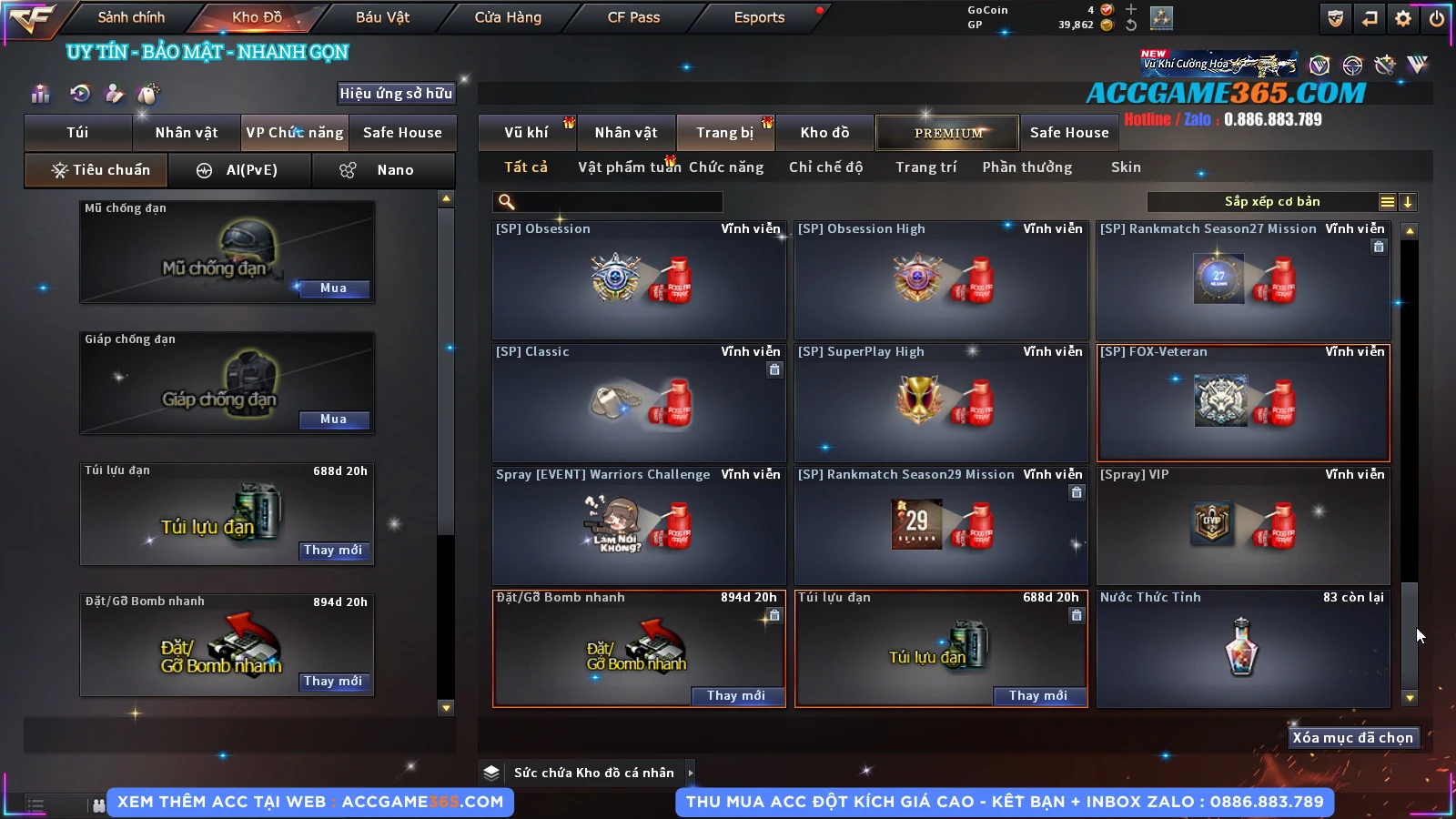Image resolution: width=1456 pixels, height=819 pixels.
Task: Open settings via the gear icon
Action: (1403, 18)
